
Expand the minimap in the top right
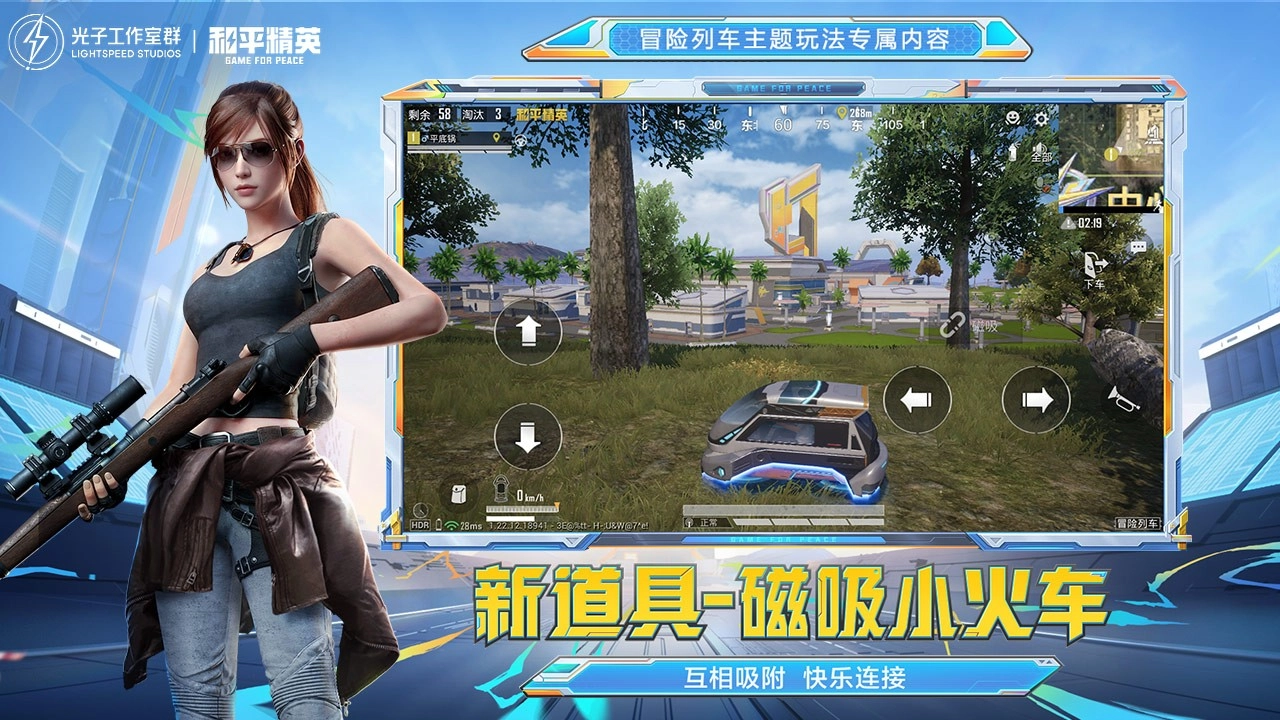1115,160
